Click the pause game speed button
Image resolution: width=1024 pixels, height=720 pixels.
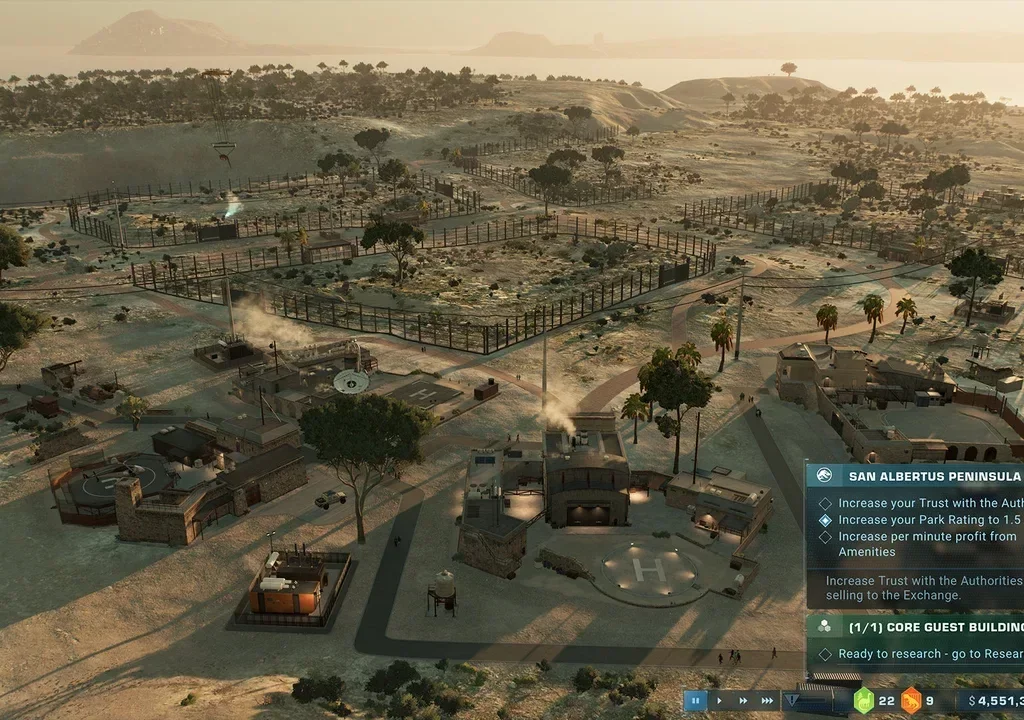coord(695,701)
